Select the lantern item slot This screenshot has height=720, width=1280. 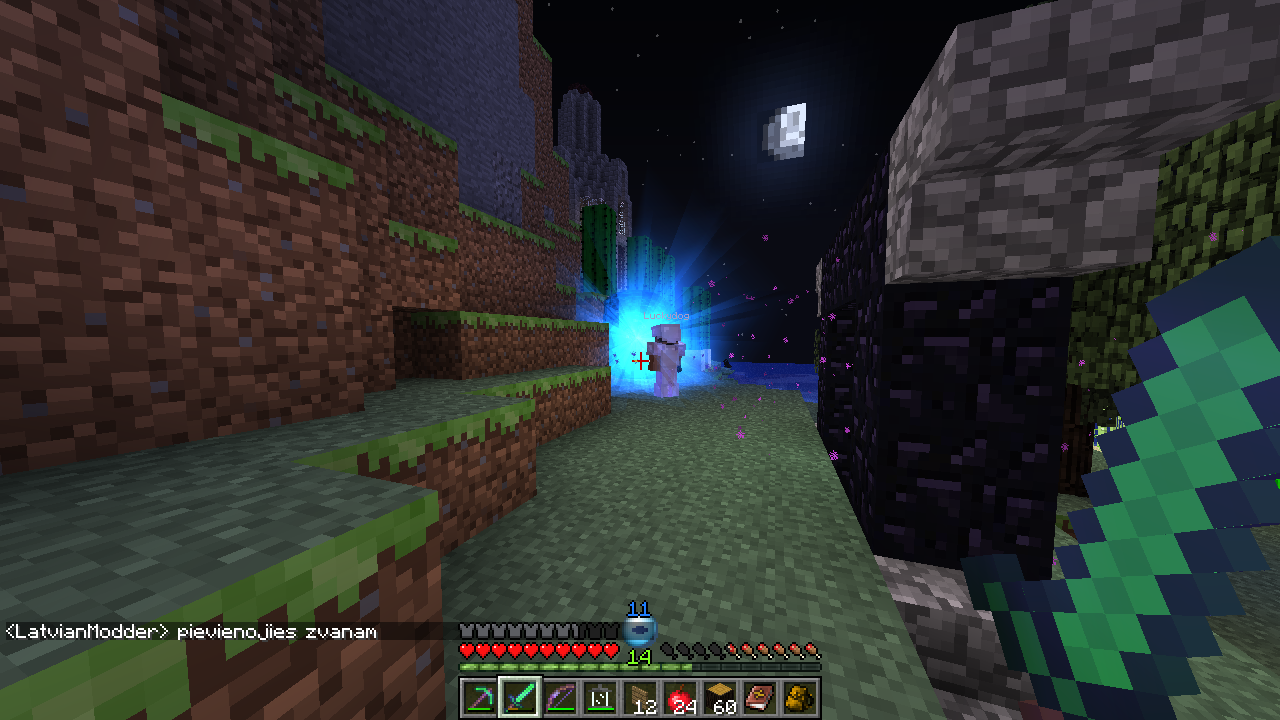click(x=600, y=697)
